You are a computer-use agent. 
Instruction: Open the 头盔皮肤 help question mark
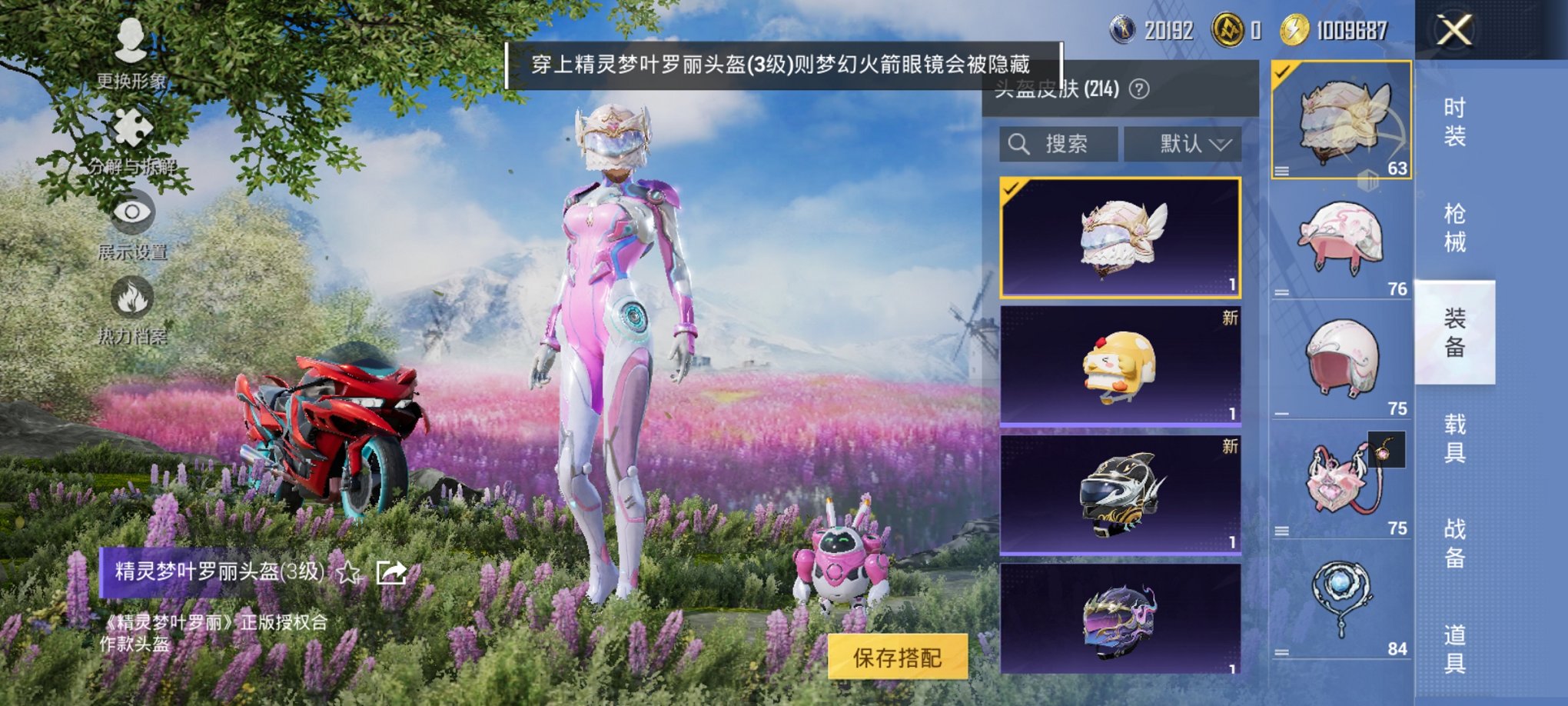[1138, 89]
